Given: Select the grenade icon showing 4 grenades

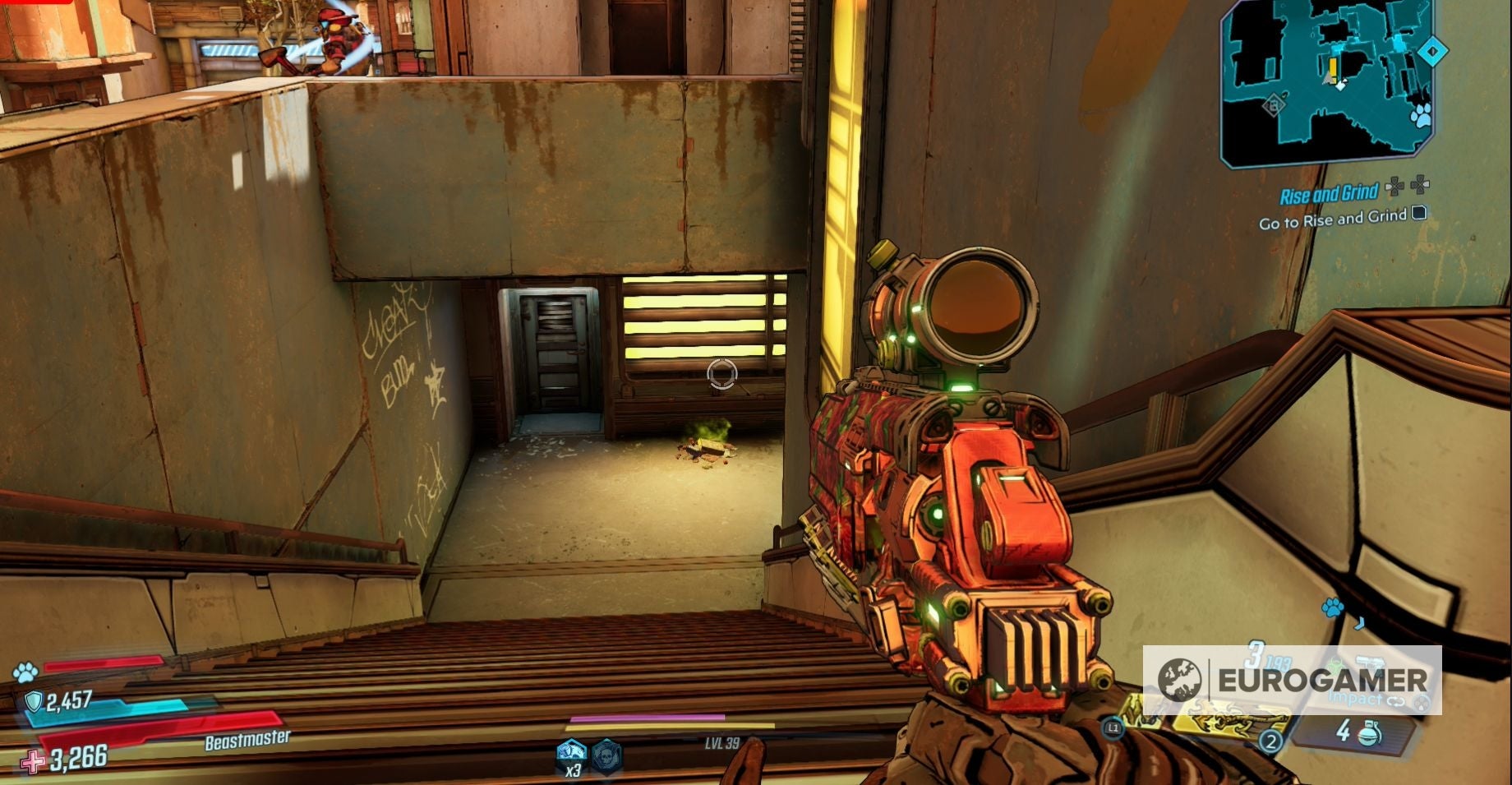Looking at the screenshot, I should (1371, 734).
